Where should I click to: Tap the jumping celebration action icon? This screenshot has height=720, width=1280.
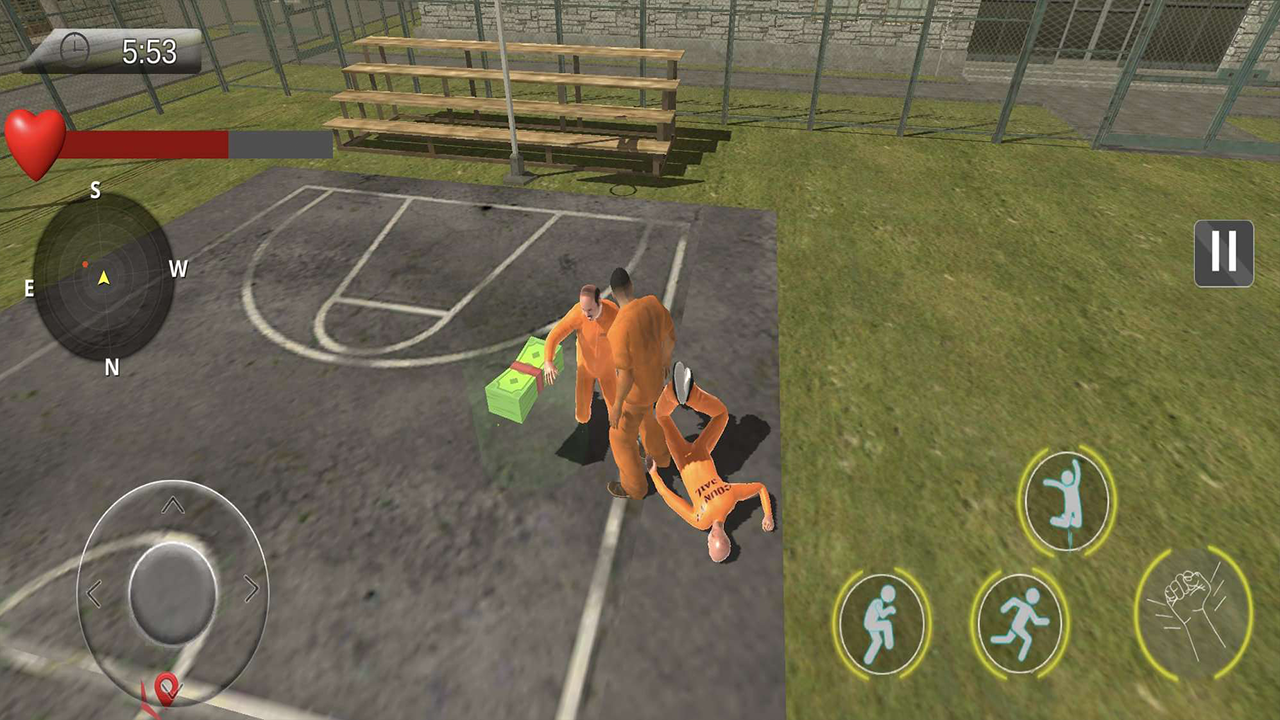point(1066,500)
